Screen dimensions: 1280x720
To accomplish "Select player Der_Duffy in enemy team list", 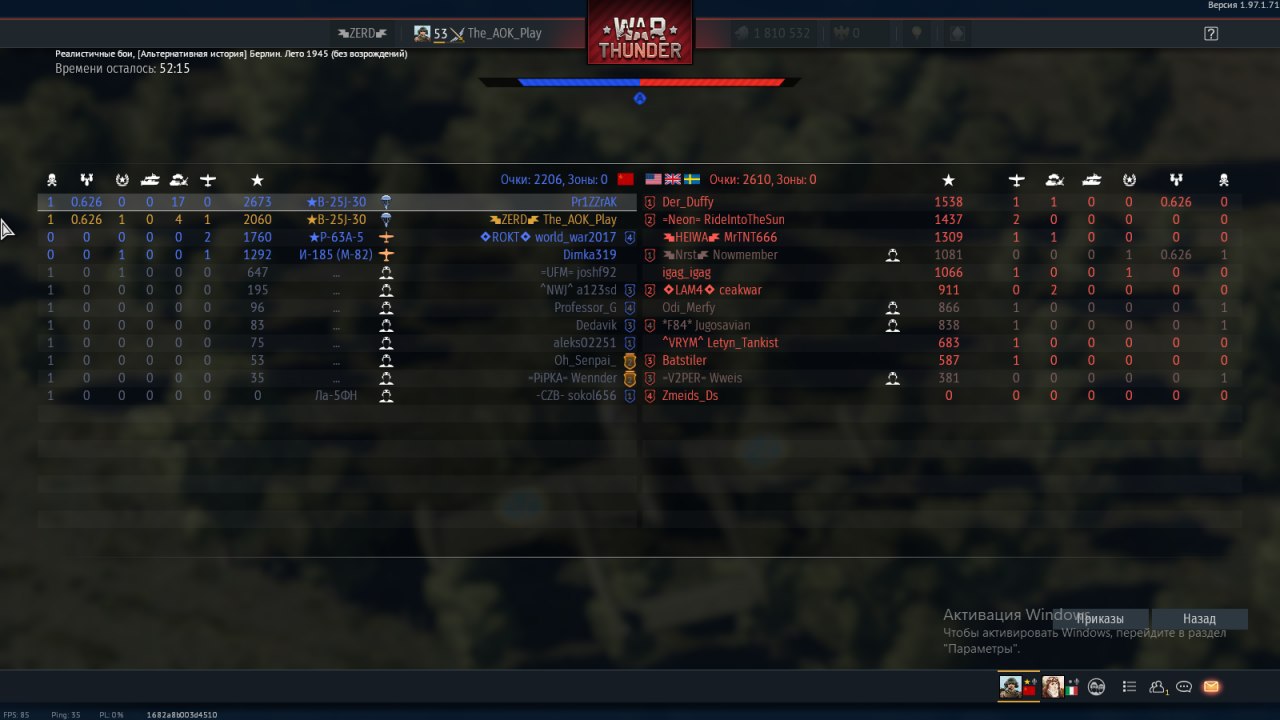I will click(x=688, y=202).
